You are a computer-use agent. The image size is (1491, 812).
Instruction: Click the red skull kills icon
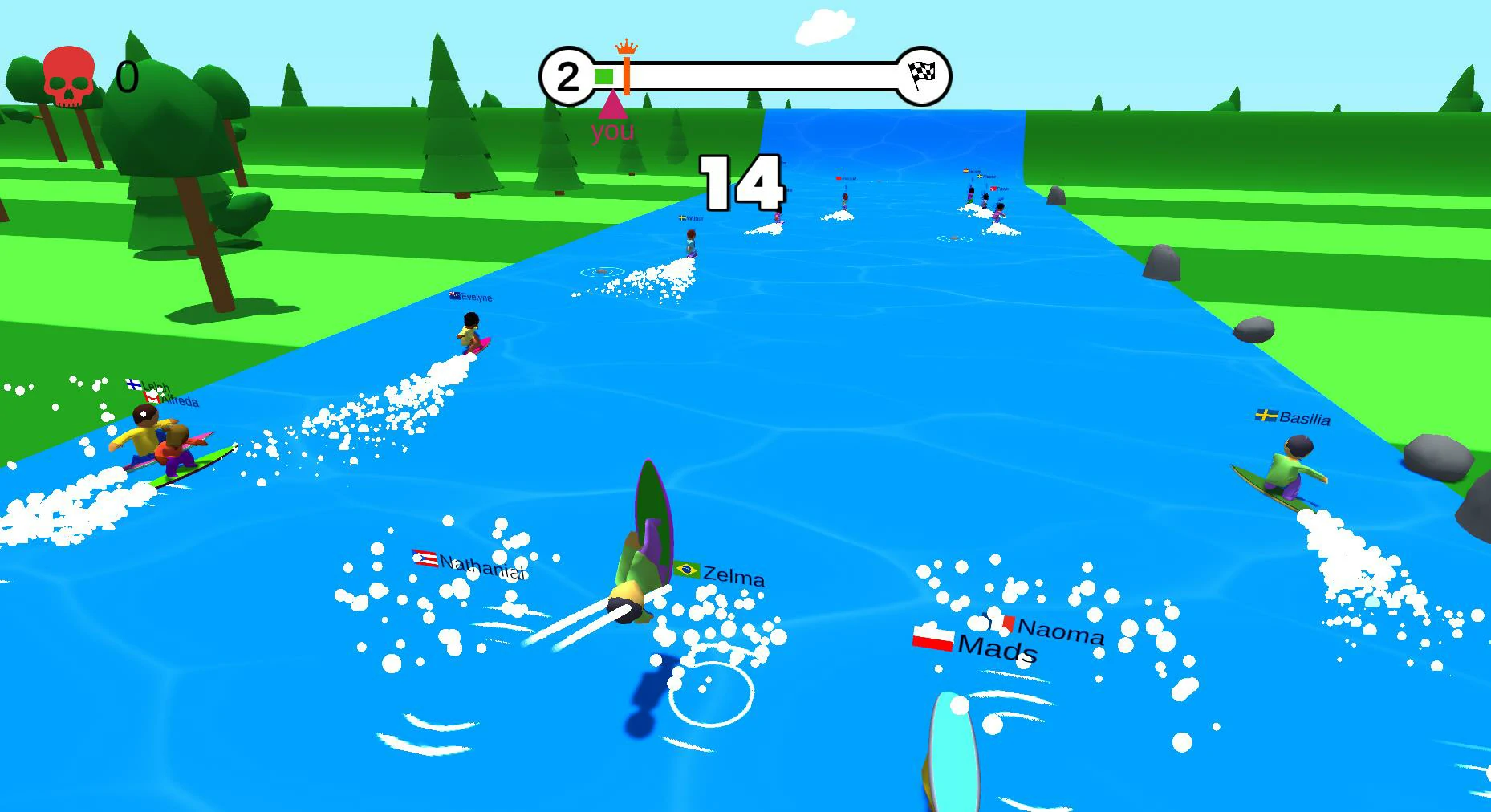click(68, 77)
